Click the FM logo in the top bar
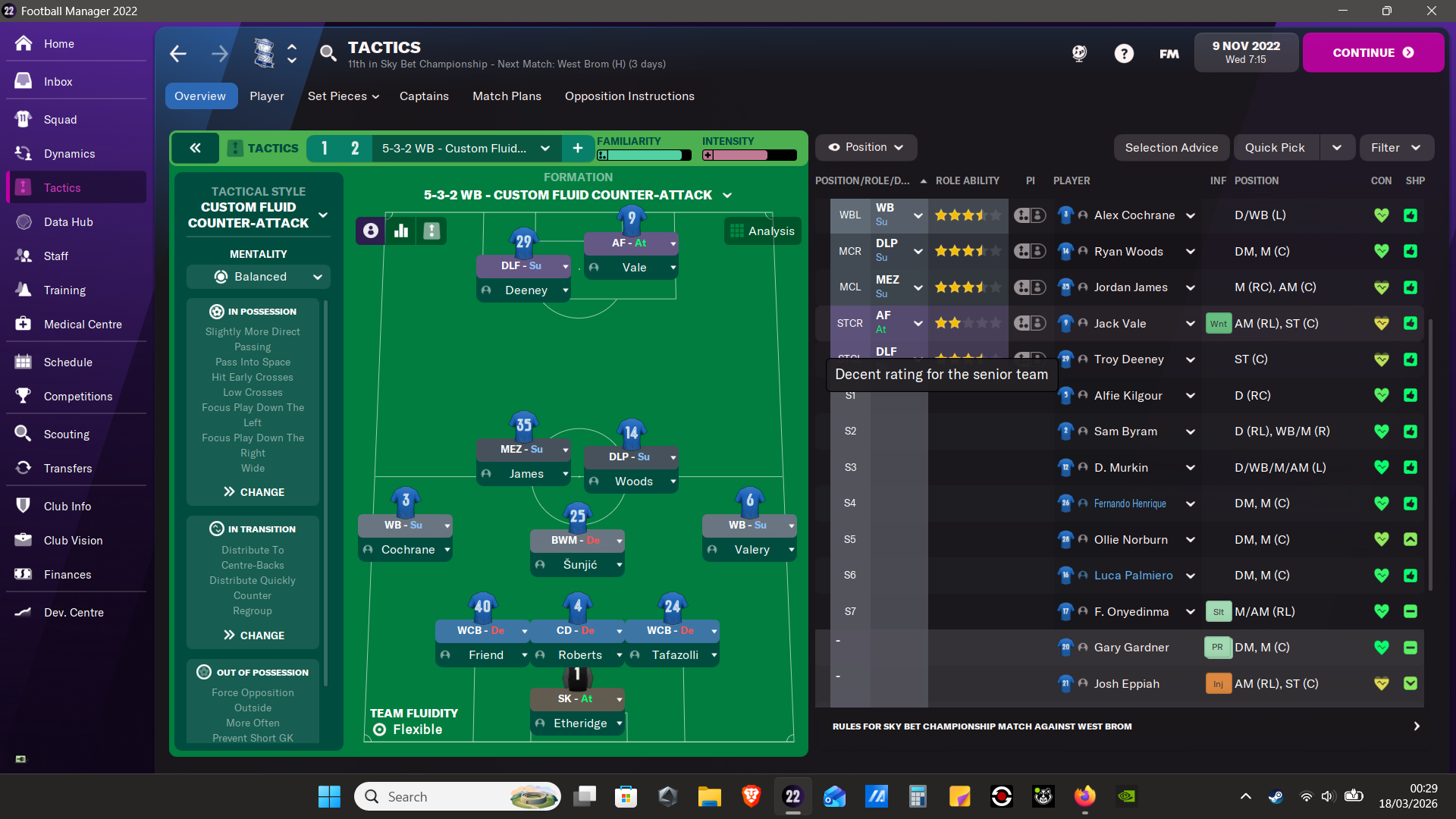The width and height of the screenshot is (1456, 819). click(x=1169, y=54)
